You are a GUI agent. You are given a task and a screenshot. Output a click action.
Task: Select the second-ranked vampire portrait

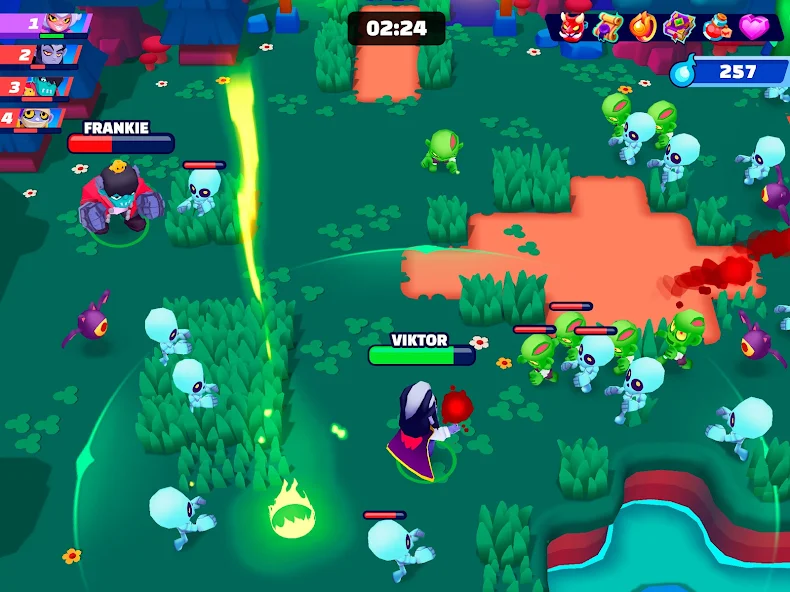tap(51, 54)
